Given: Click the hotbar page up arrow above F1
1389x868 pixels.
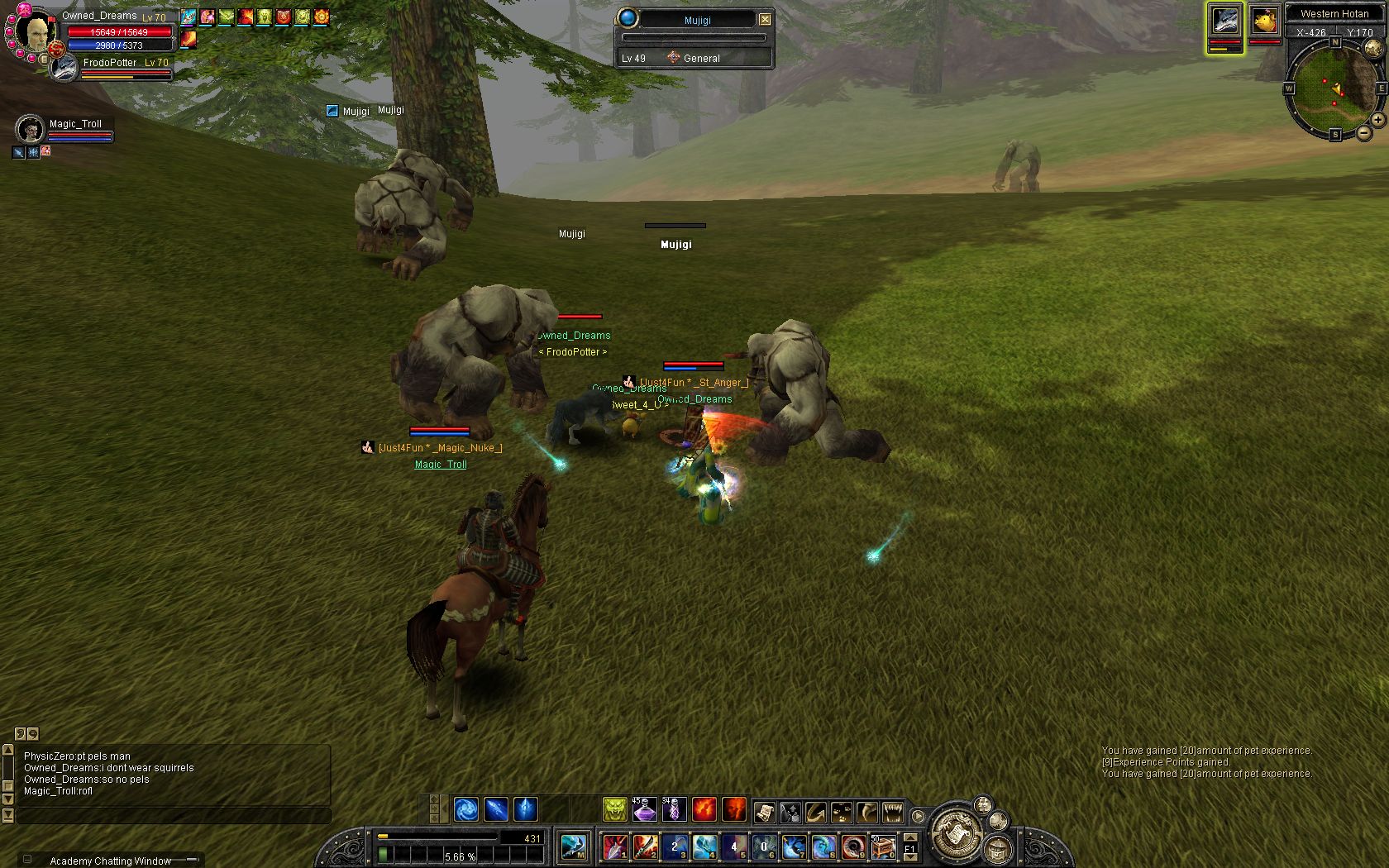Looking at the screenshot, I should (x=909, y=837).
